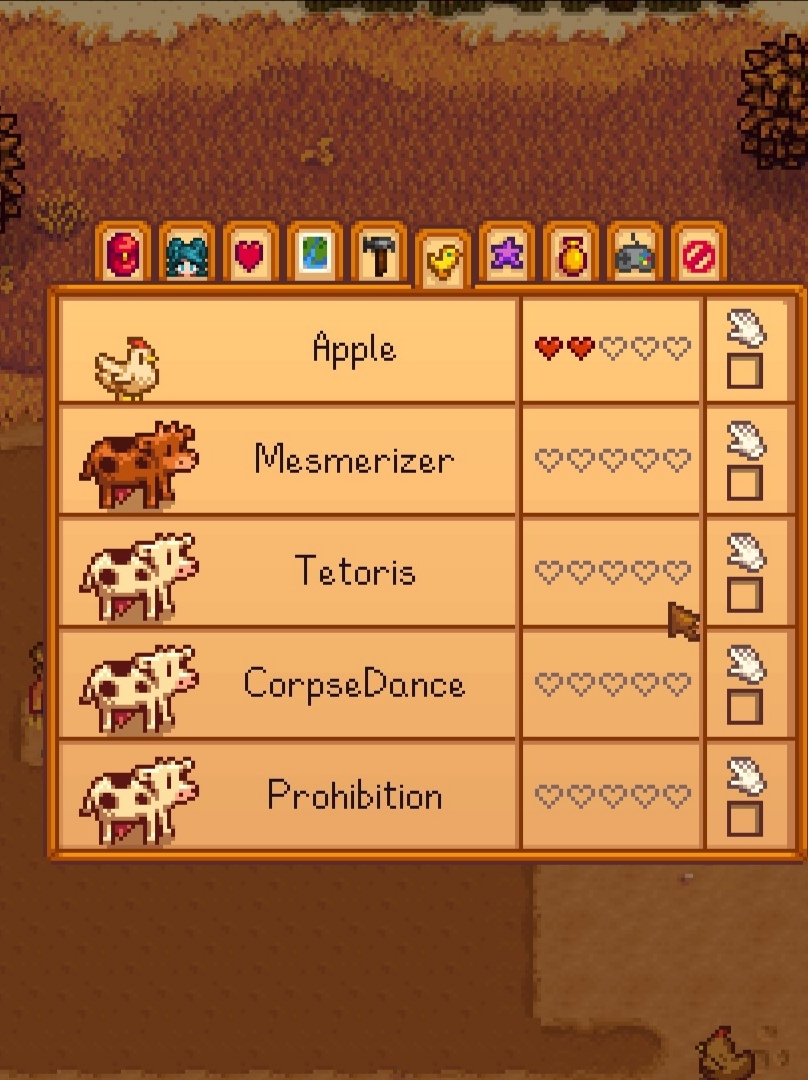Click the red prohibition sign exit tab

tap(699, 256)
